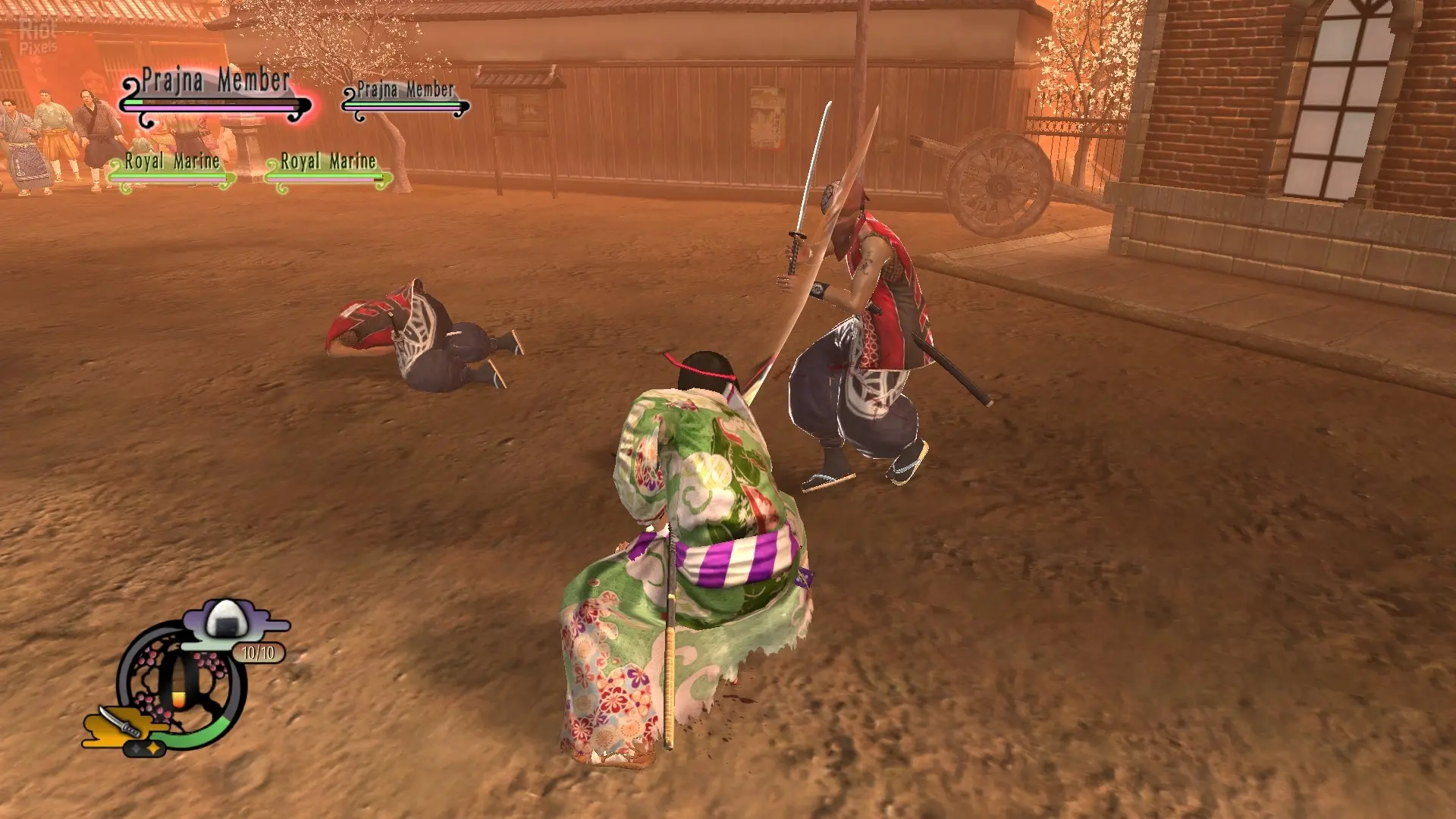This screenshot has height=819, width=1456.
Task: Click the Riot Pixels watermark logo
Action: click(37, 36)
